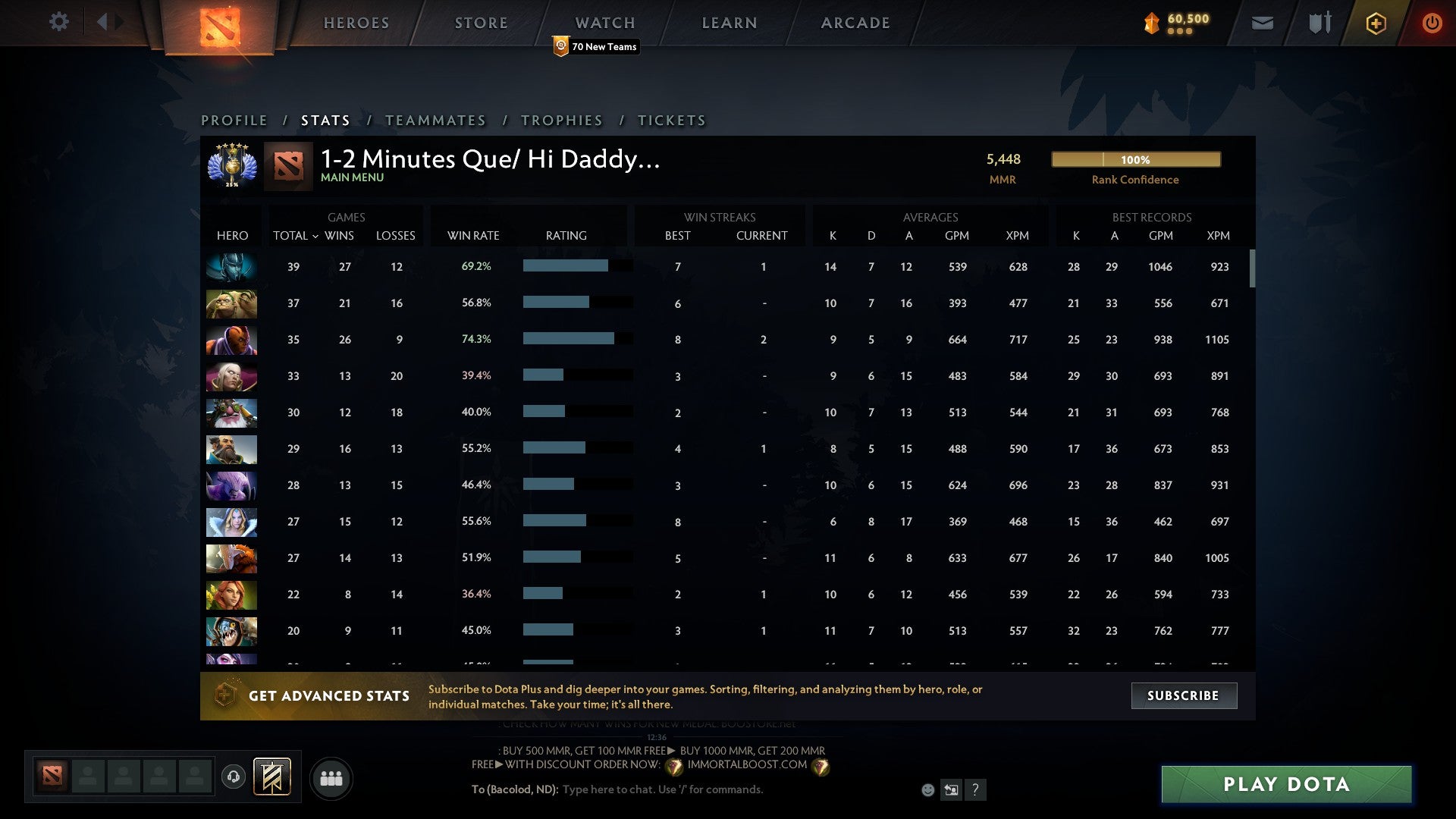Viewport: 1456px width, 819px height.
Task: Switch to the TEAMMATES tab
Action: 436,120
